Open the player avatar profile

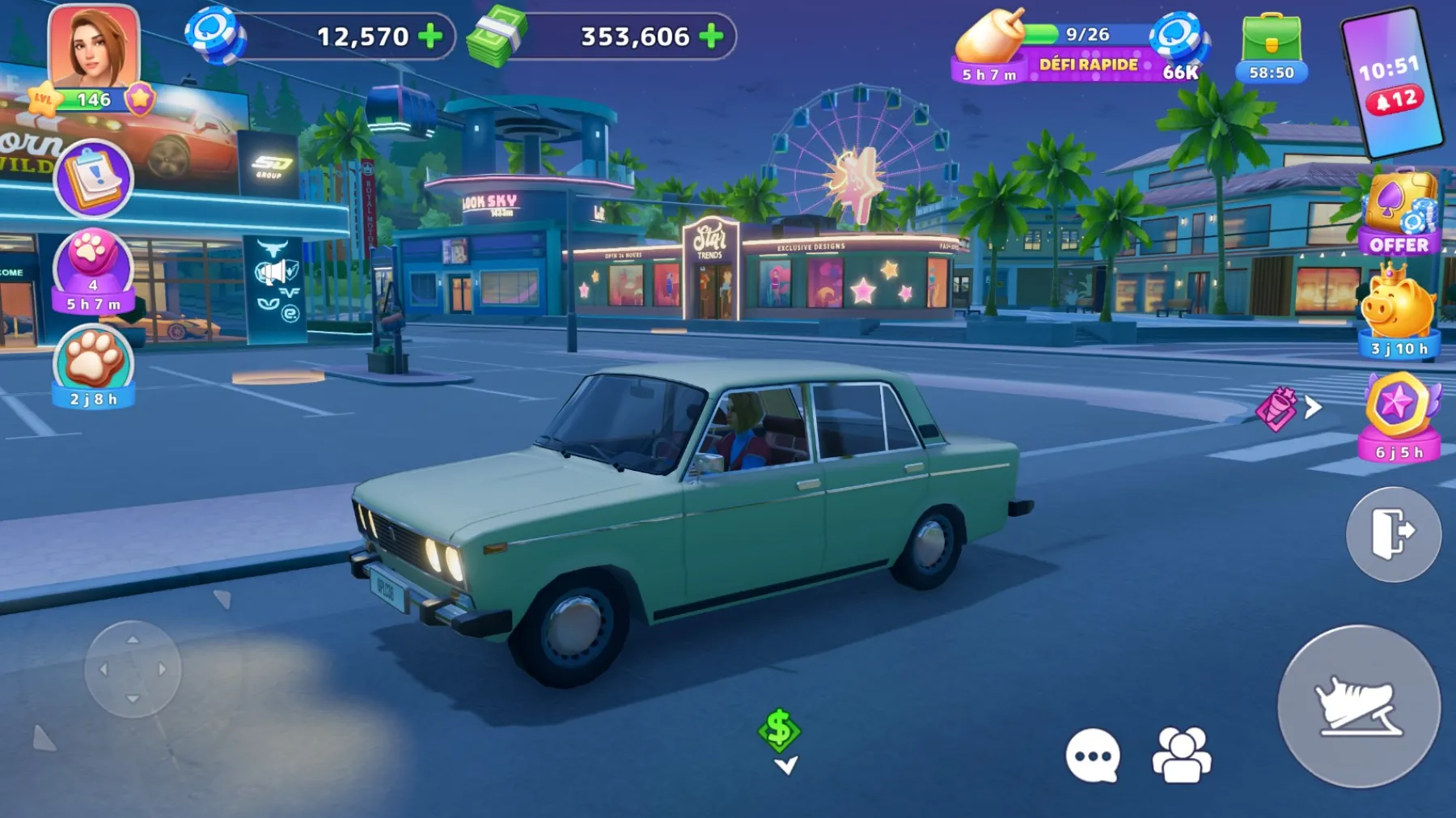tap(93, 50)
